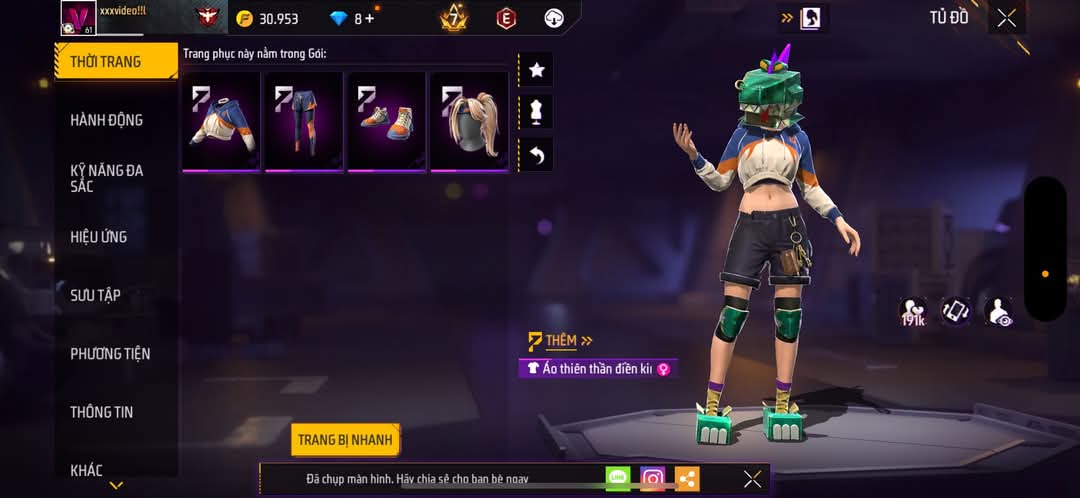Open the mannequin outfit icon
1080x498 pixels.
point(536,112)
